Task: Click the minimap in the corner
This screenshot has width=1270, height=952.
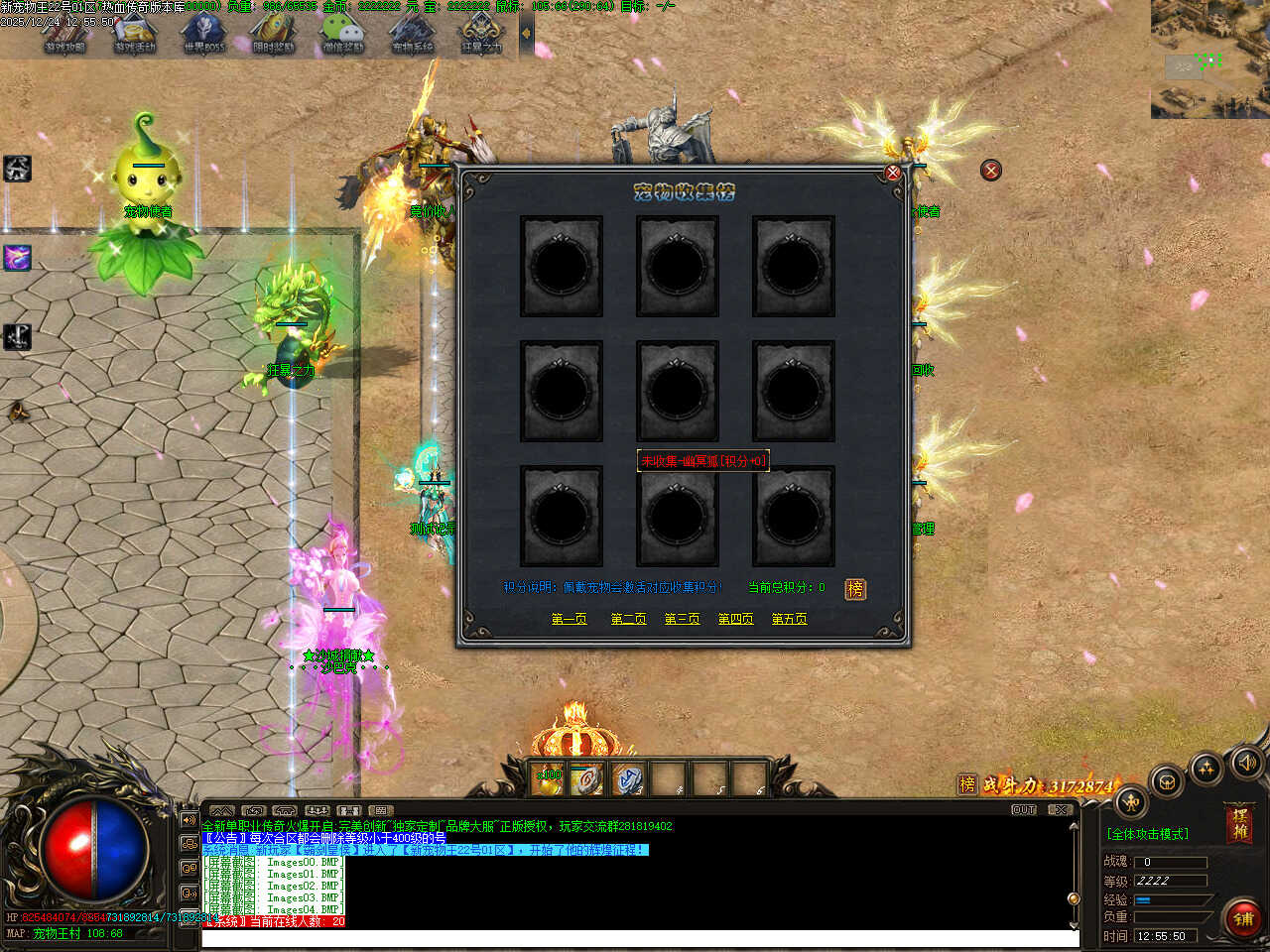Action: tap(1210, 59)
